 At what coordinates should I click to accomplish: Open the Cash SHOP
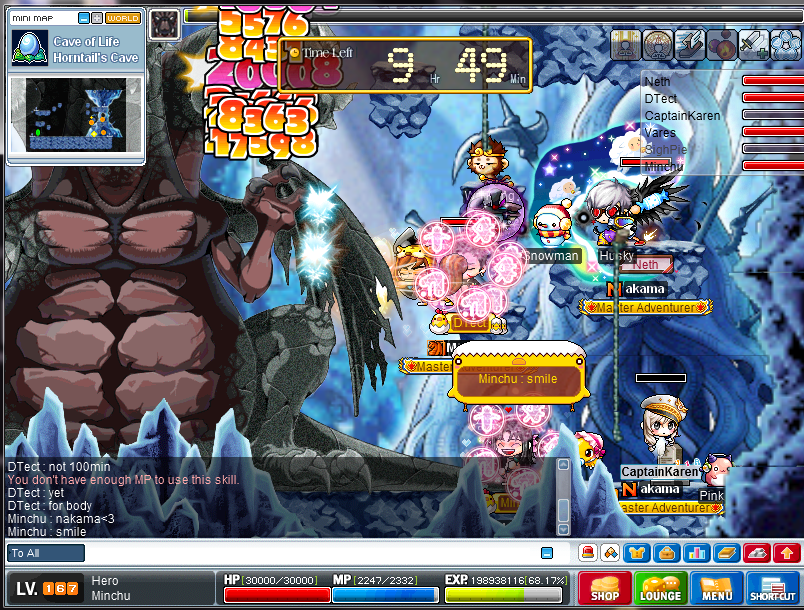[x=604, y=587]
